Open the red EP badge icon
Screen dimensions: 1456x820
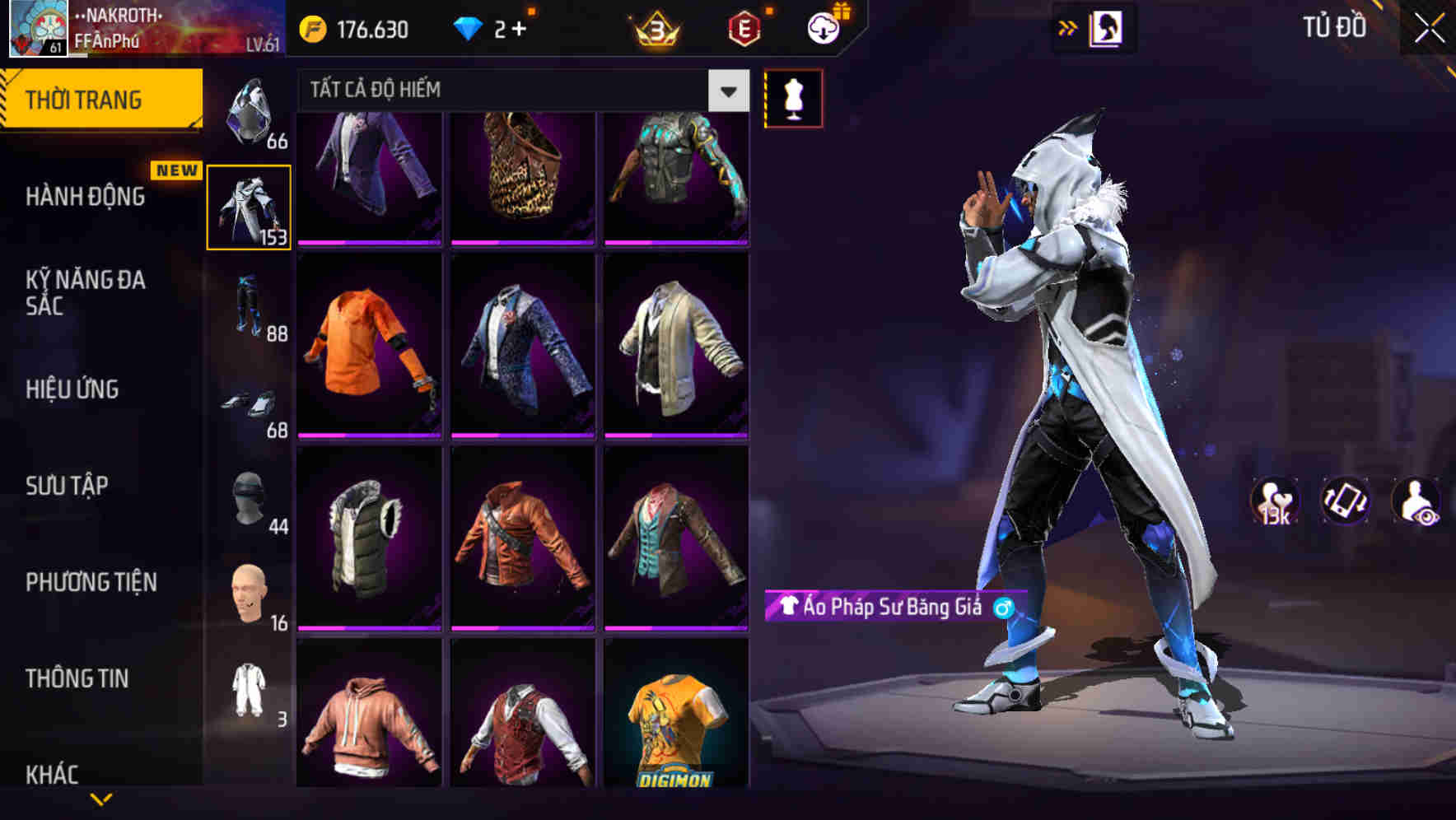(745, 27)
